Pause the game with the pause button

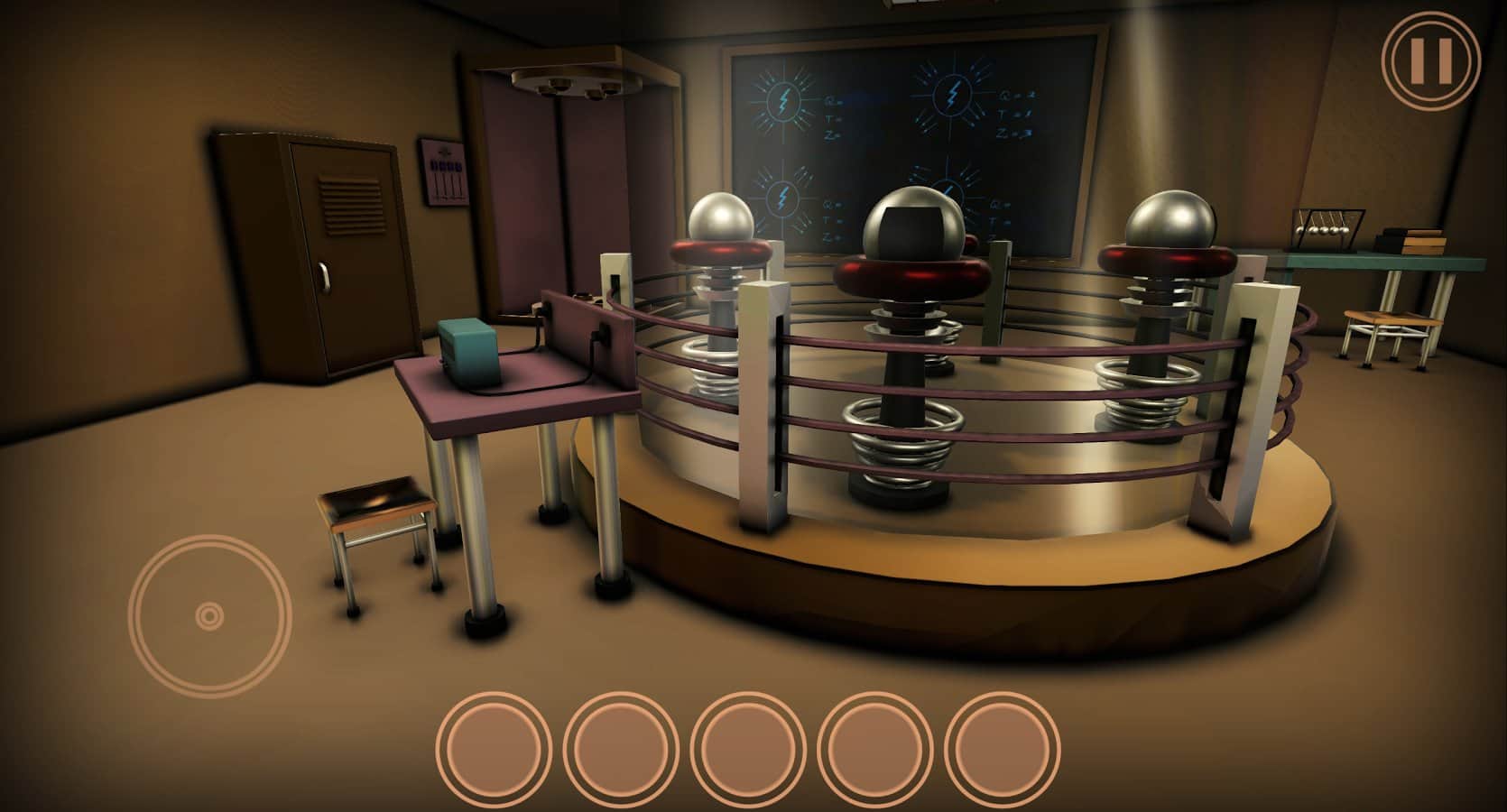click(1431, 60)
